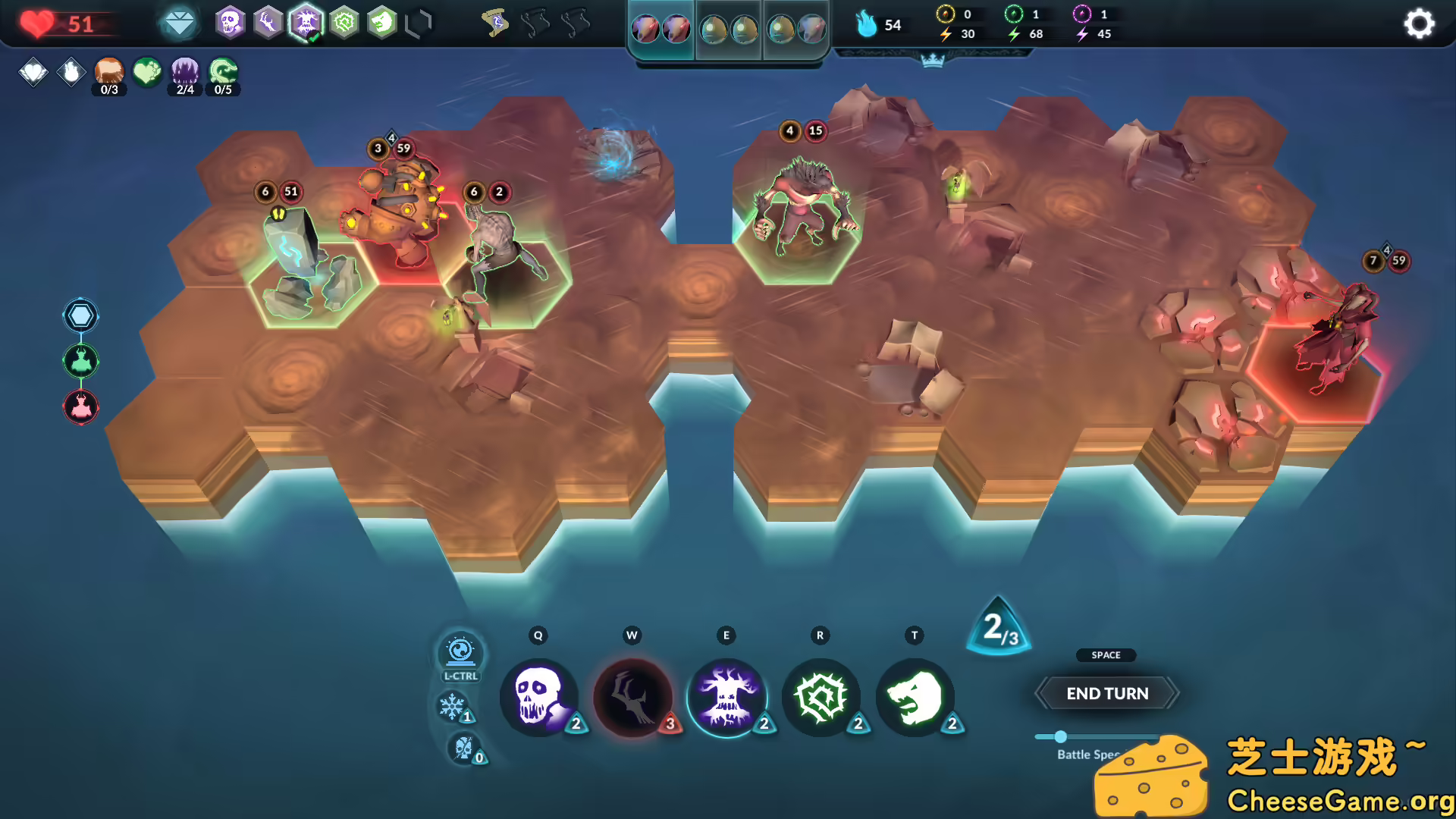This screenshot has width=1456, height=819.
Task: End the current turn
Action: [x=1106, y=693]
